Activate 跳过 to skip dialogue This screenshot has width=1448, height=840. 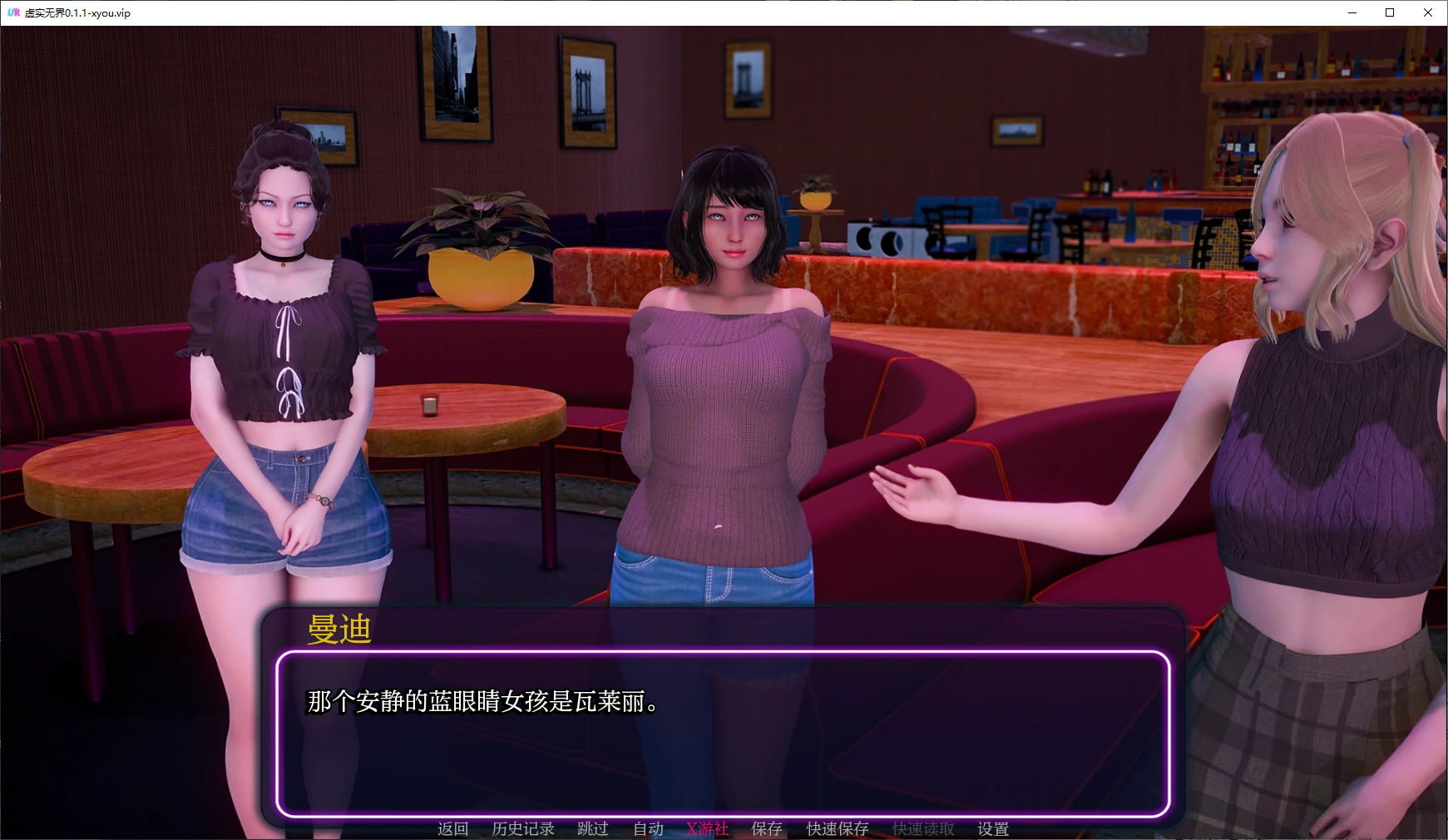point(593,828)
